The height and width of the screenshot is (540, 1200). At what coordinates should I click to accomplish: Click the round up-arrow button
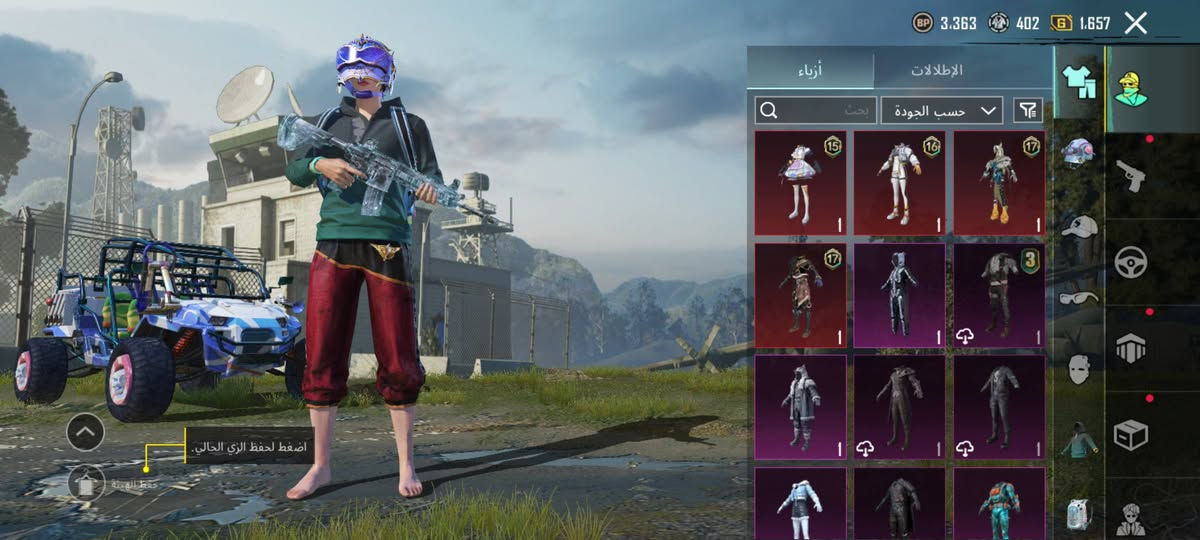[86, 432]
